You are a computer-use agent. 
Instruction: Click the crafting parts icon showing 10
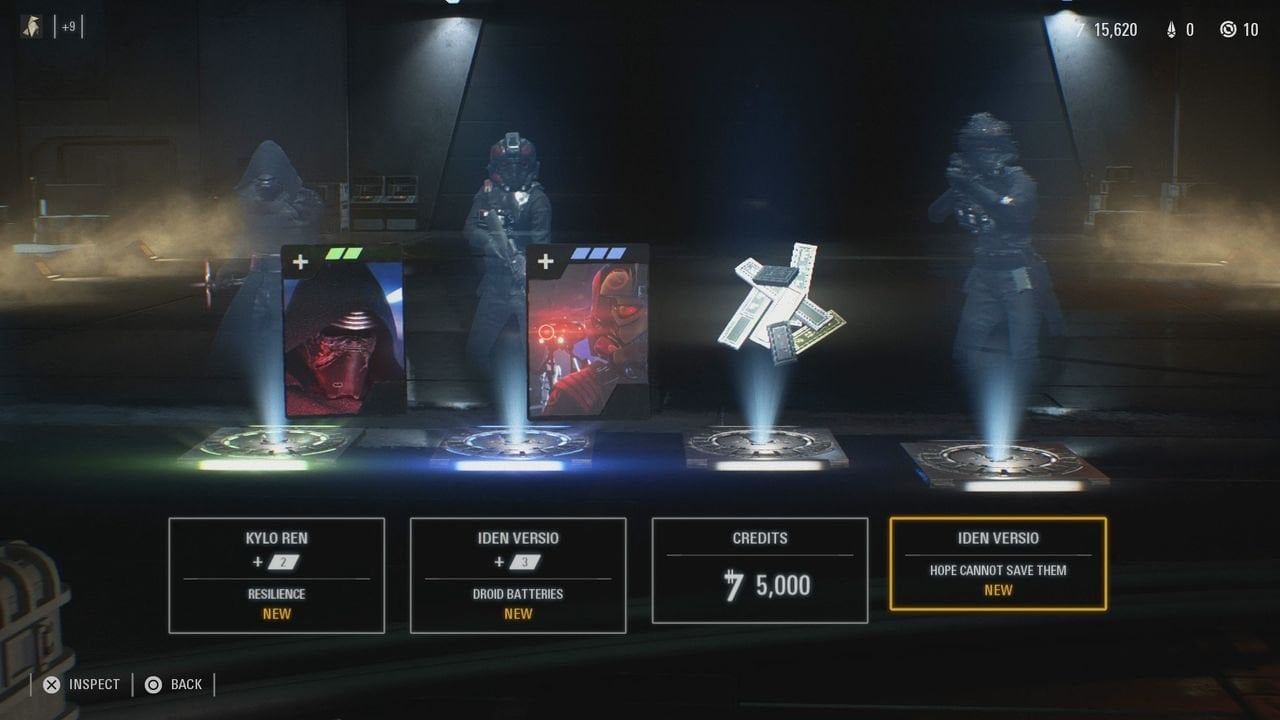point(1227,29)
